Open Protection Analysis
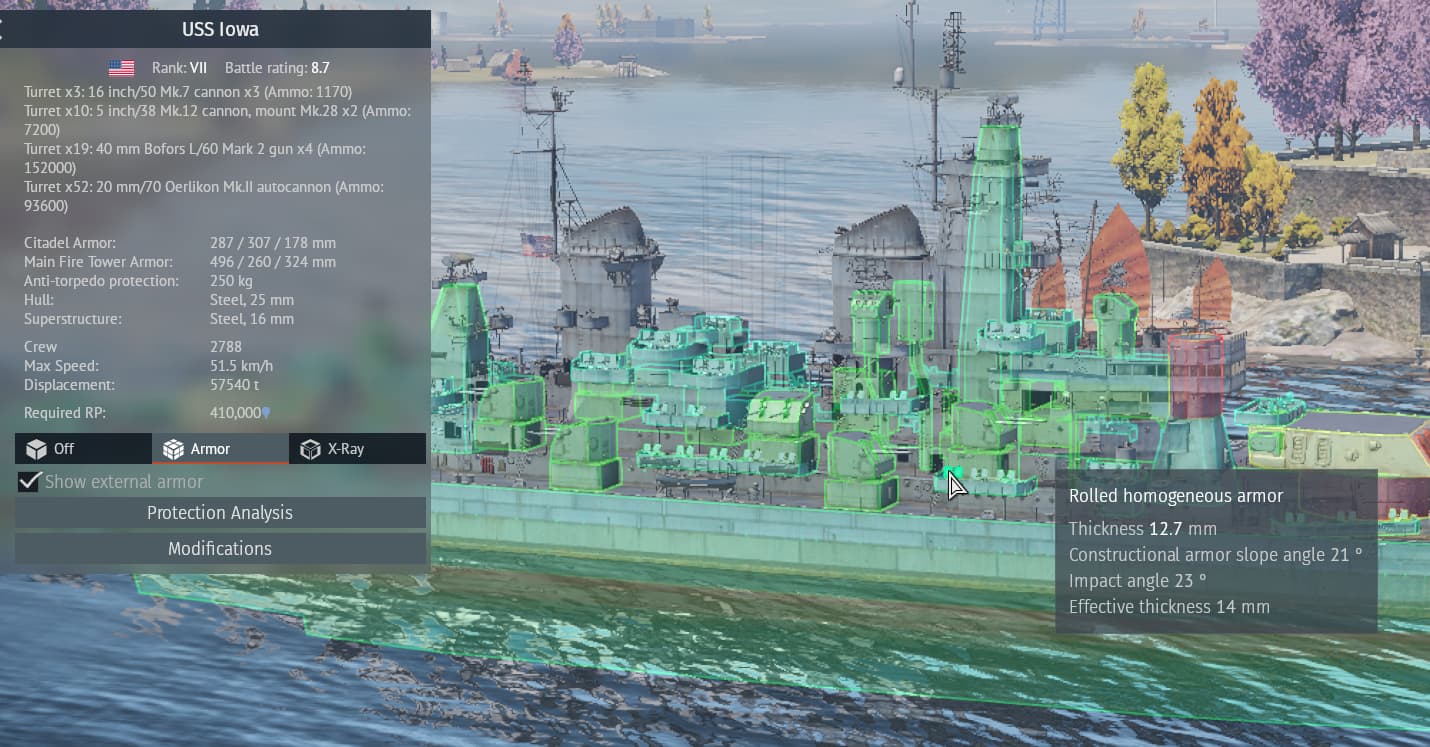Screen dimensions: 1430x747 tap(220, 513)
